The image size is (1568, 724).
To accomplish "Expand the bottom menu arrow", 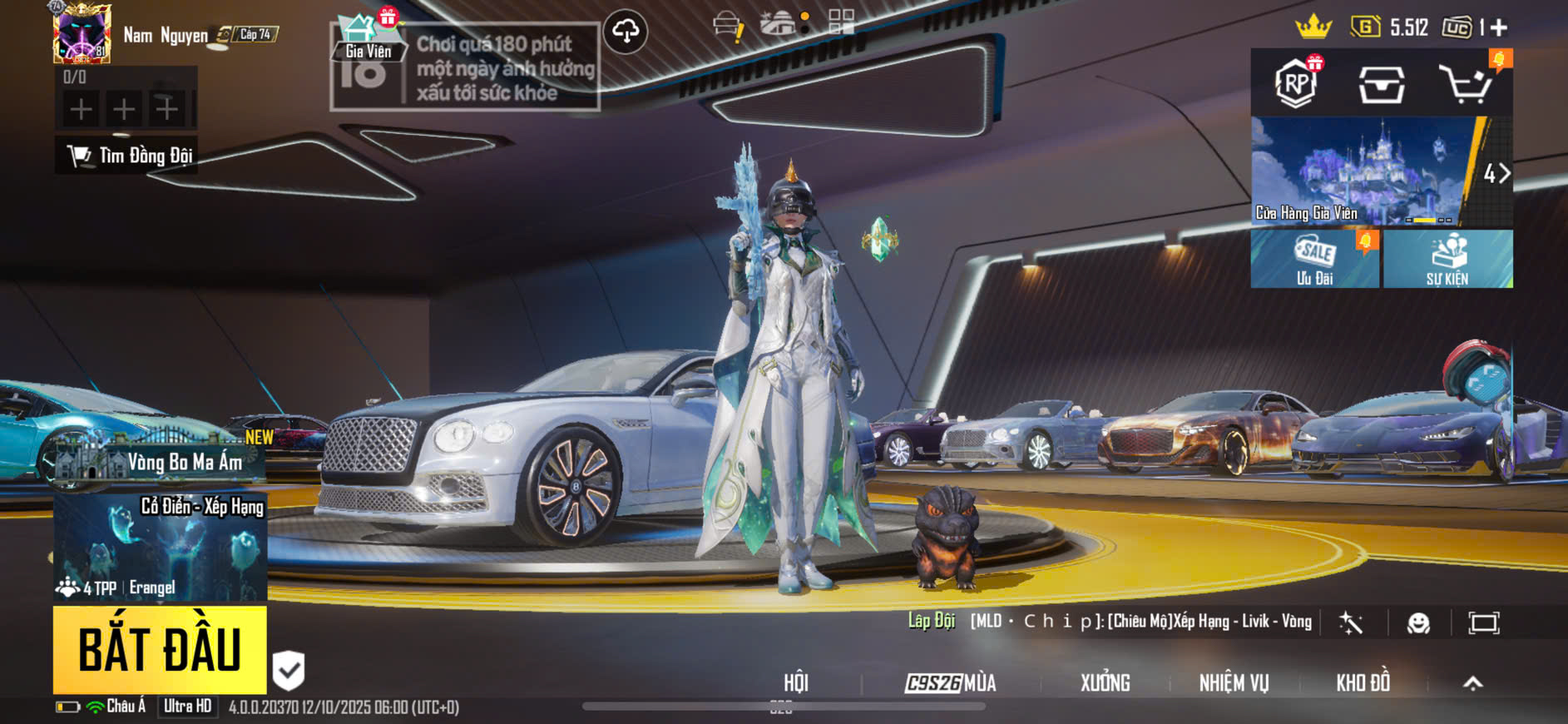I will (1472, 683).
